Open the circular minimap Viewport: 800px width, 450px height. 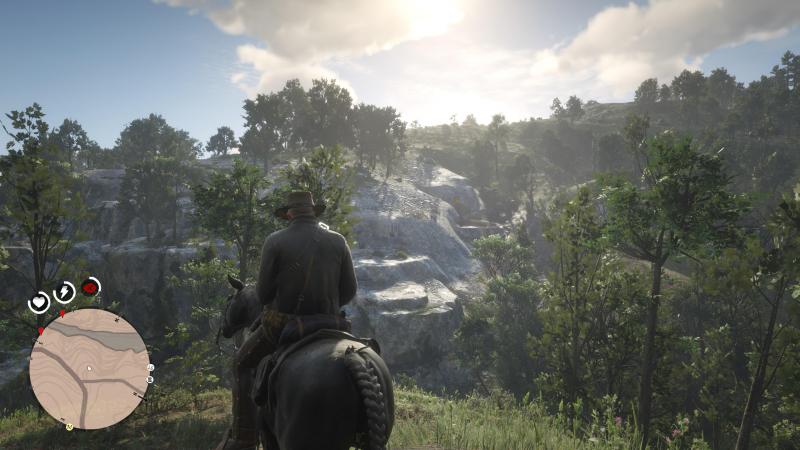(x=89, y=368)
